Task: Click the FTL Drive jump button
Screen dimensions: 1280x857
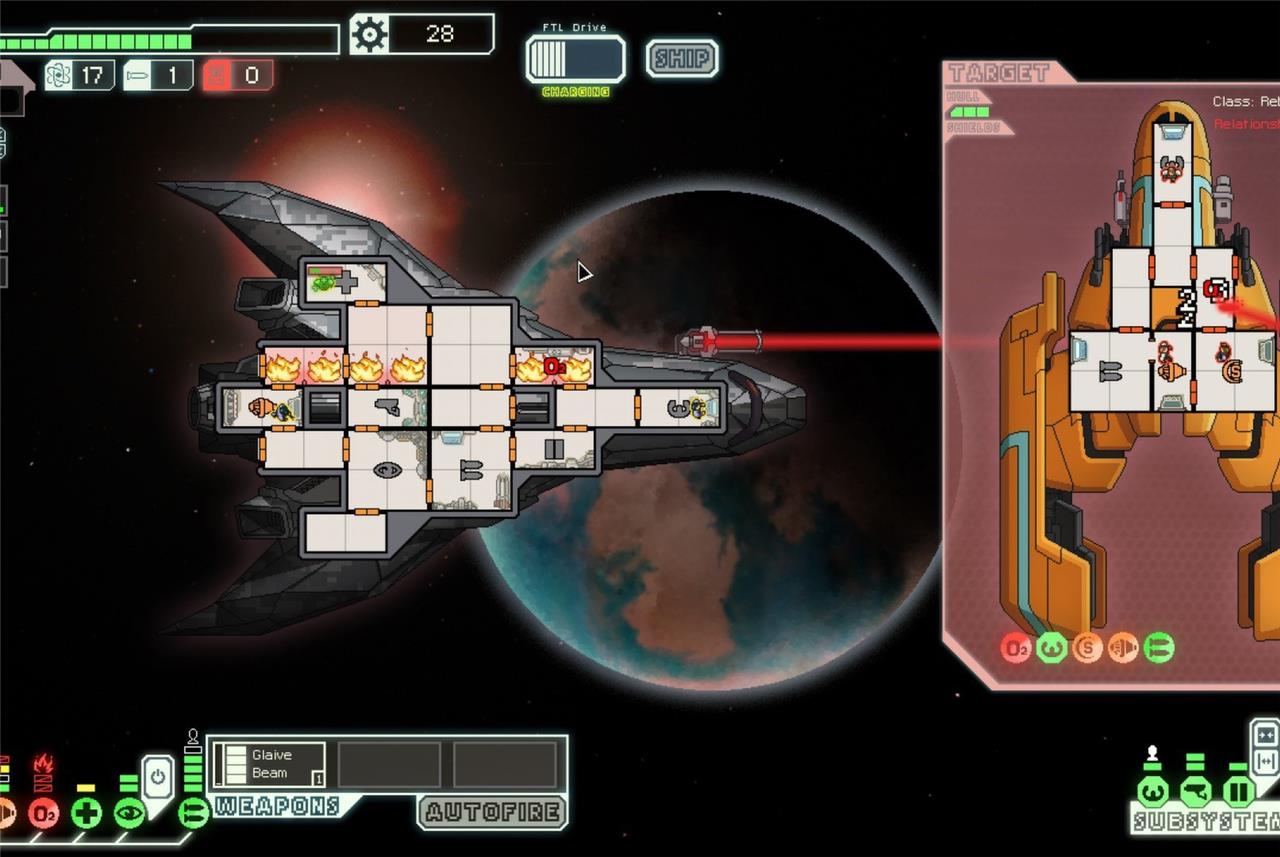Action: pos(576,60)
